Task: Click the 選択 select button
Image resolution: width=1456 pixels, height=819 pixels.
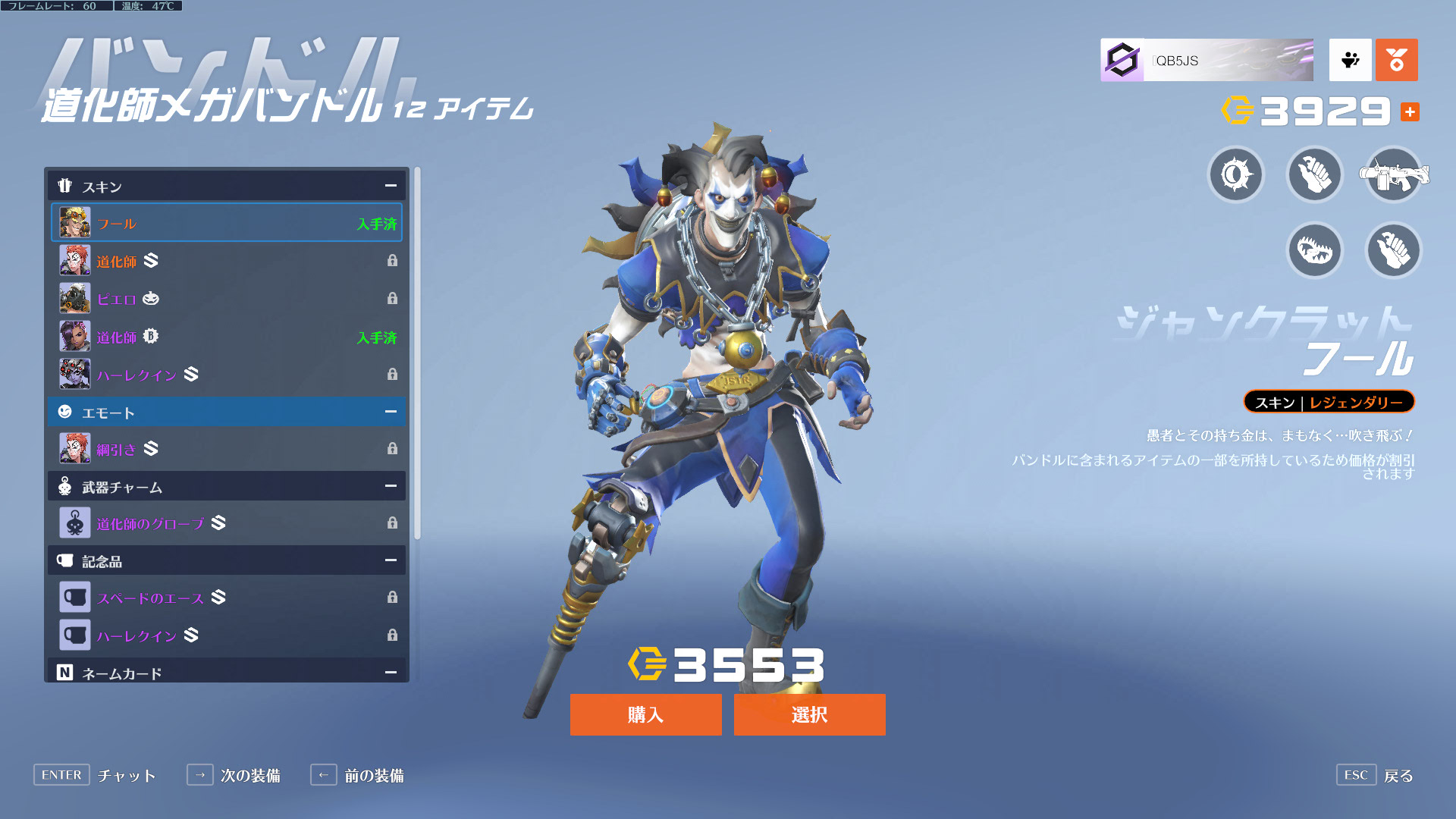Action: (809, 714)
